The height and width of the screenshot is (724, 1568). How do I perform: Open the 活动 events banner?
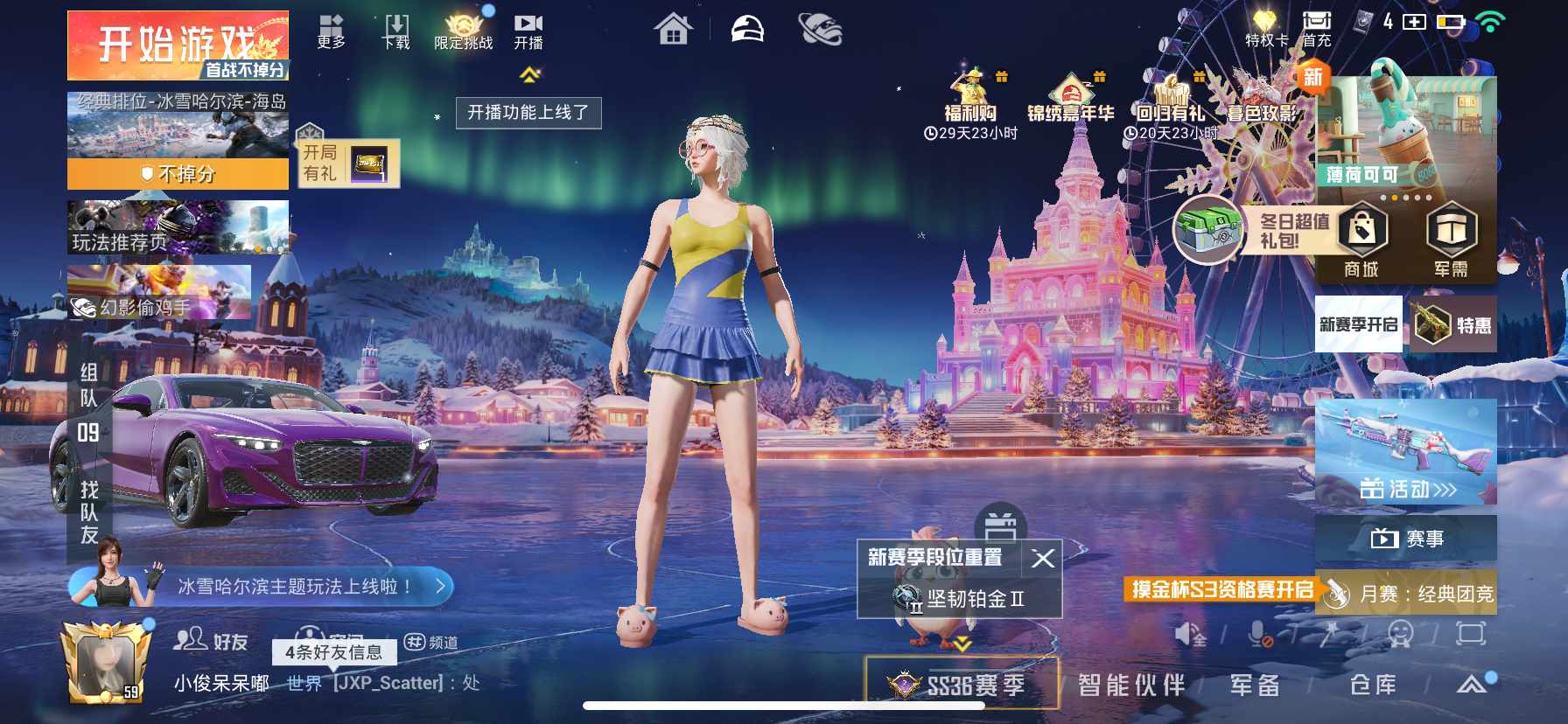coord(1406,455)
